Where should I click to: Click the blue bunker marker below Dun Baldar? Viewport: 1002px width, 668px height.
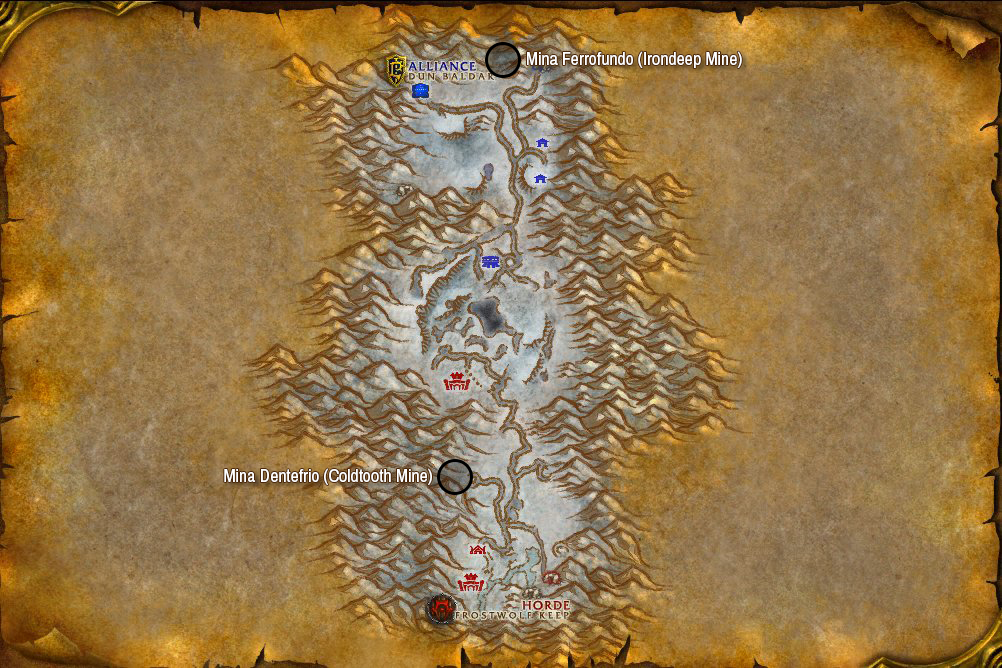pos(421,91)
